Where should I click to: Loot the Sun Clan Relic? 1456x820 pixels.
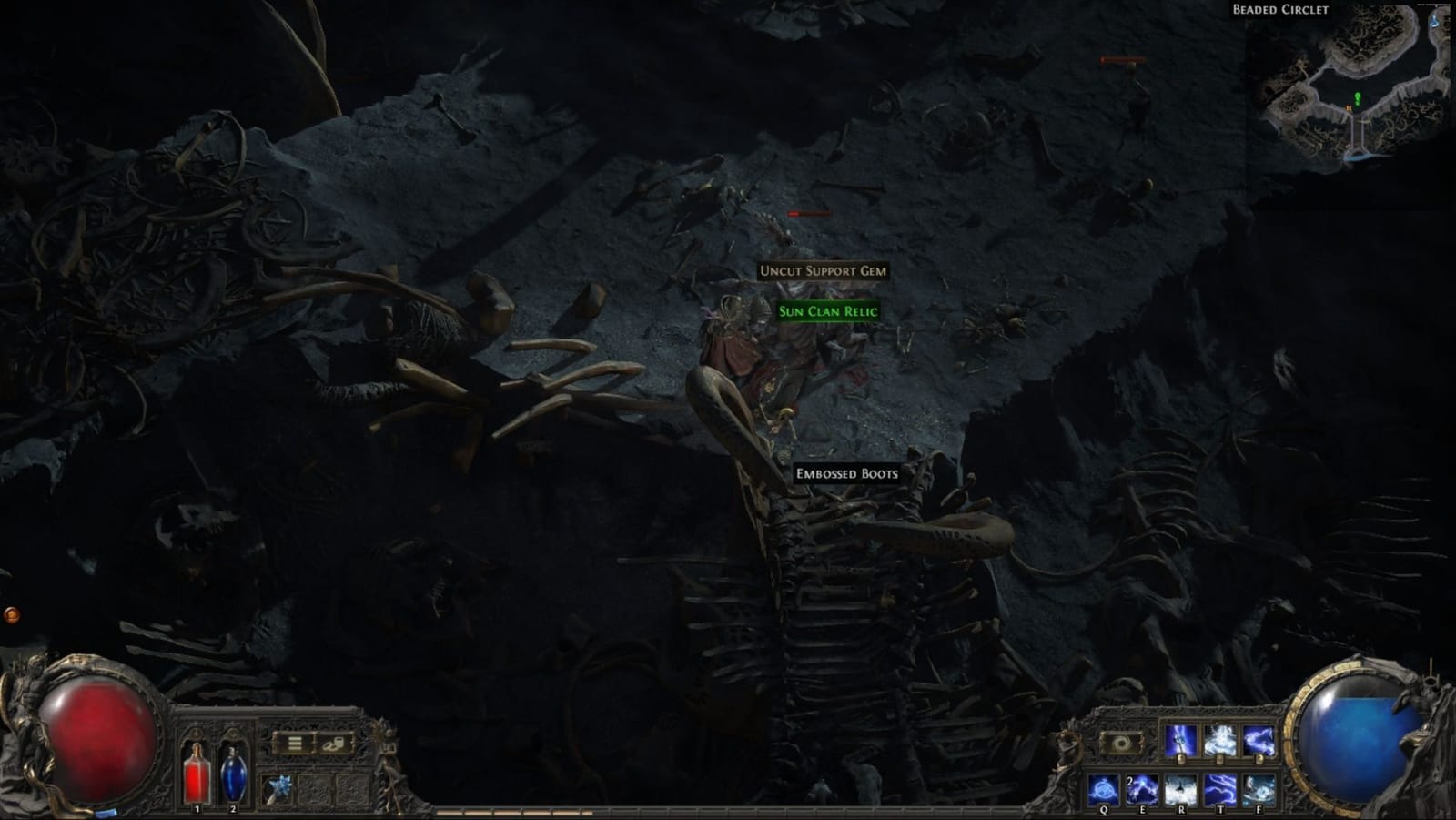826,310
